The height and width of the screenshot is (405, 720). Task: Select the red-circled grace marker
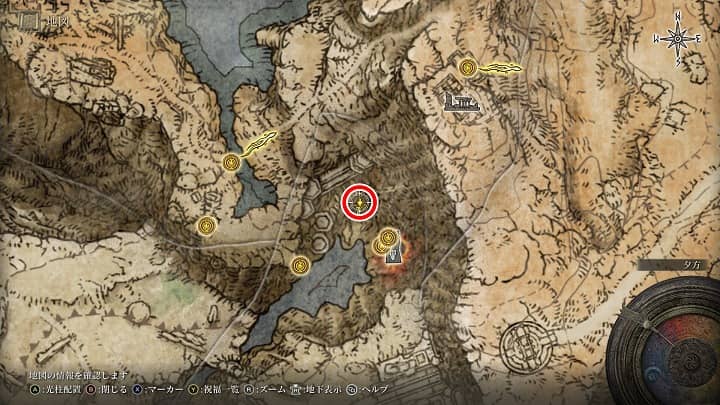360,203
